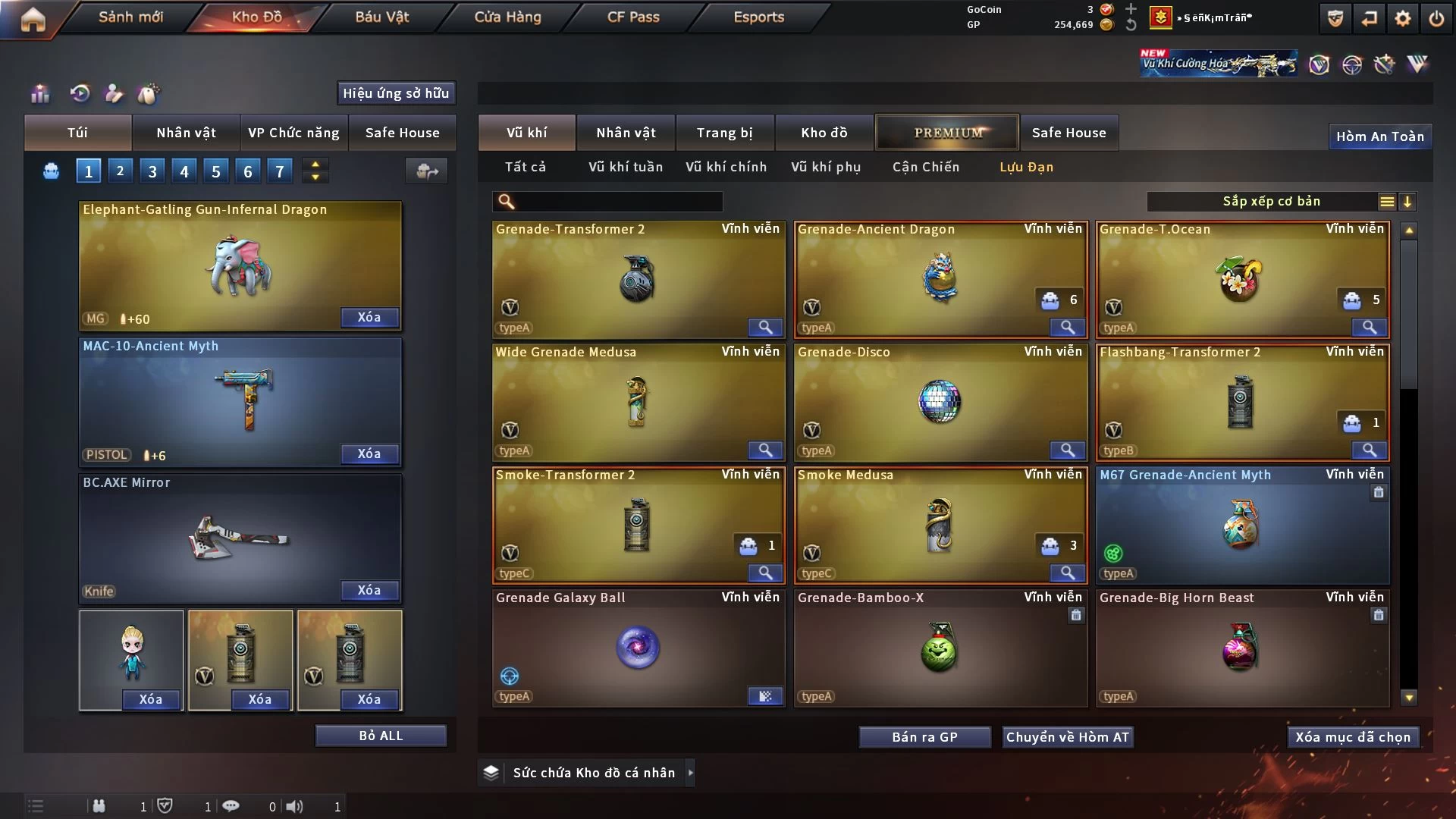Go to the Sảnh mới lobby tab
1456x819 pixels.
(130, 17)
